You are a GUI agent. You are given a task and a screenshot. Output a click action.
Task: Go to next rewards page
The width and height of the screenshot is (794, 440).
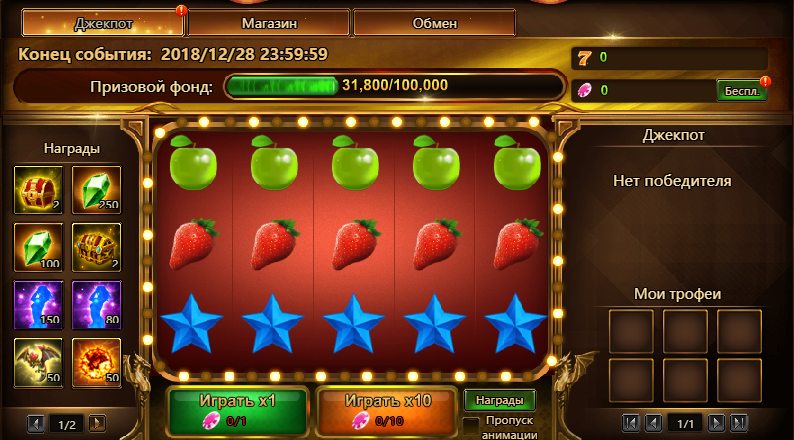(98, 424)
